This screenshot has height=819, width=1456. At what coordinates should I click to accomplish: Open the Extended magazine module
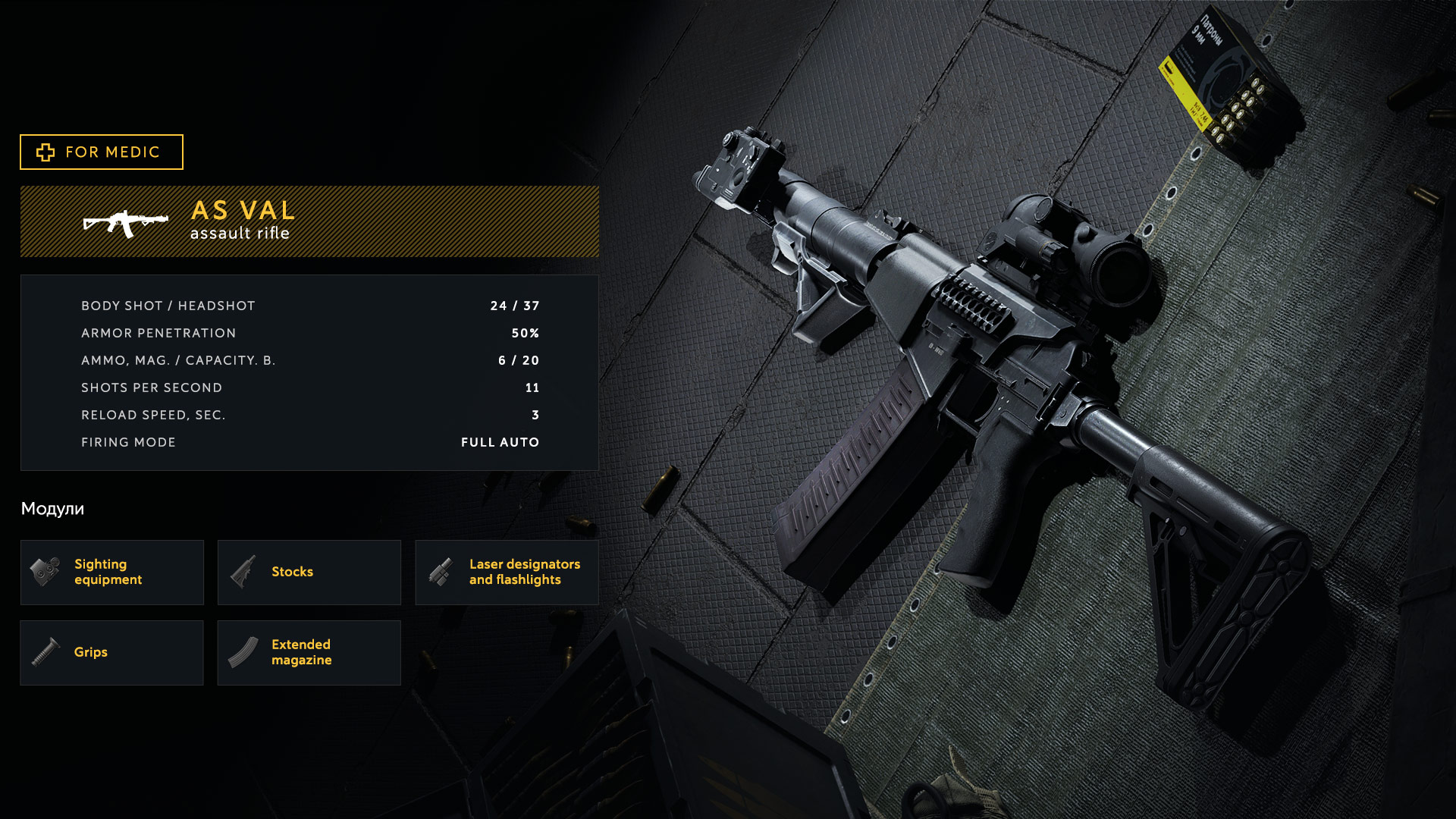(309, 653)
